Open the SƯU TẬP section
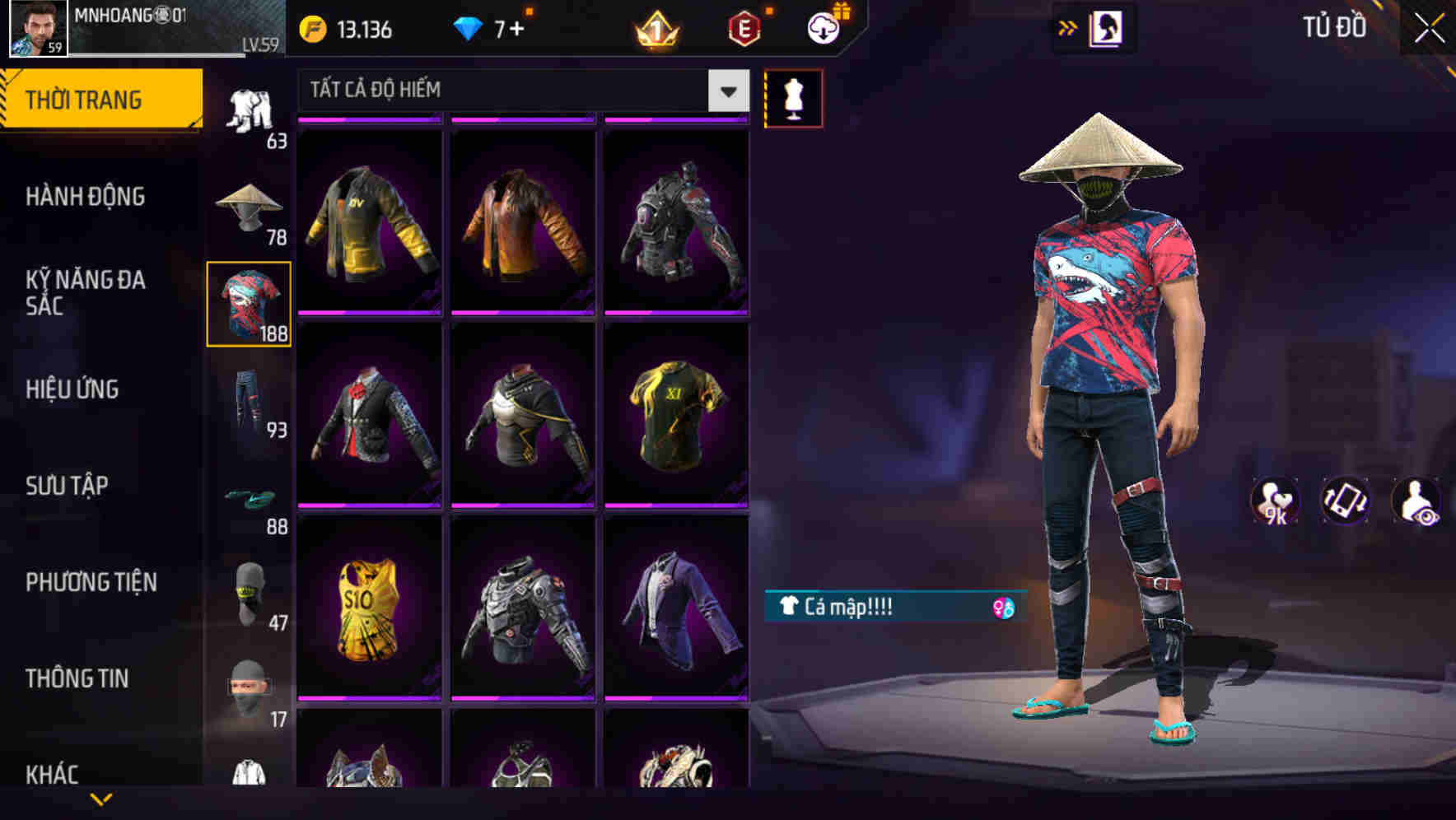 click(x=68, y=486)
